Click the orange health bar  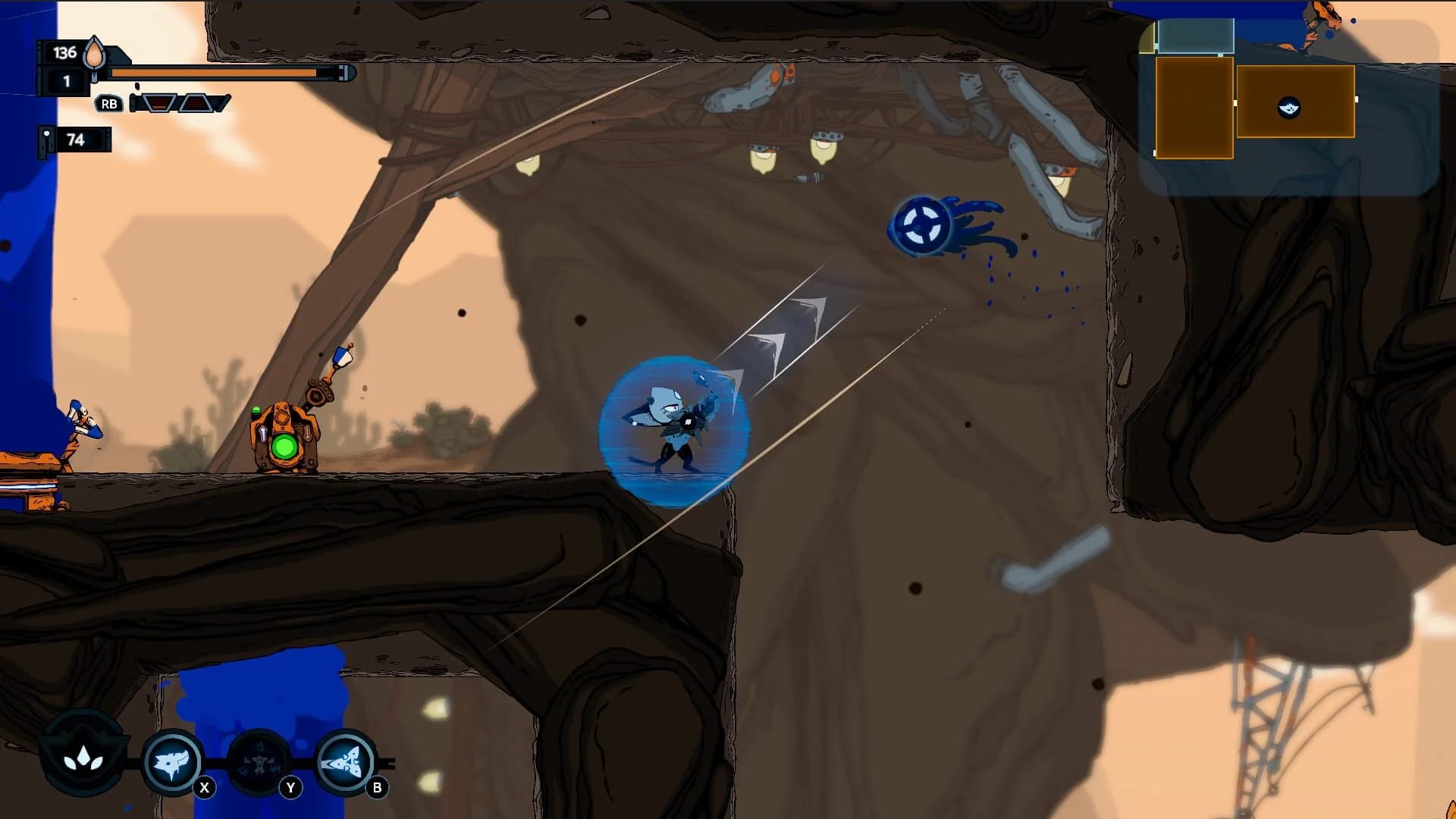[x=212, y=74]
